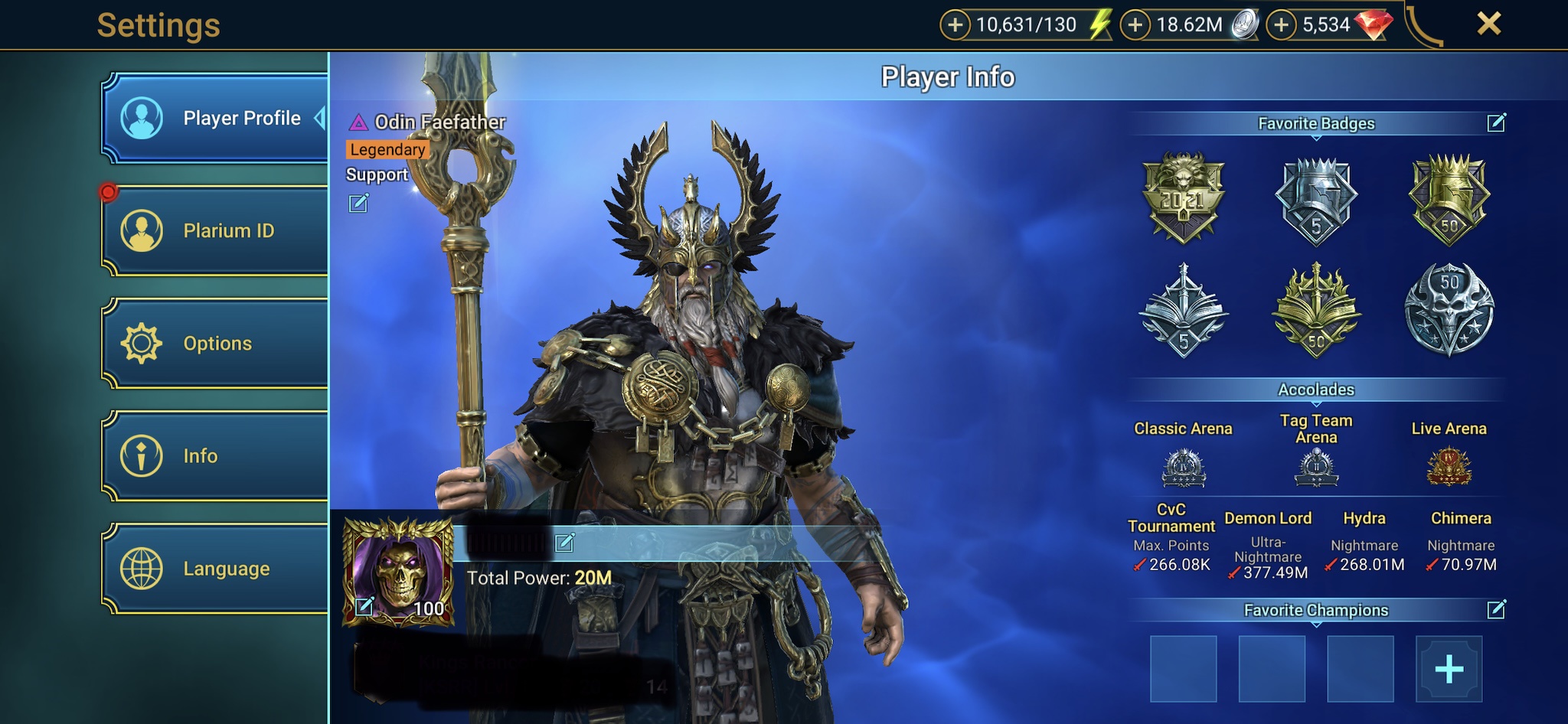The image size is (1568, 724).
Task: Switch to the Plarium ID section
Action: point(215,230)
